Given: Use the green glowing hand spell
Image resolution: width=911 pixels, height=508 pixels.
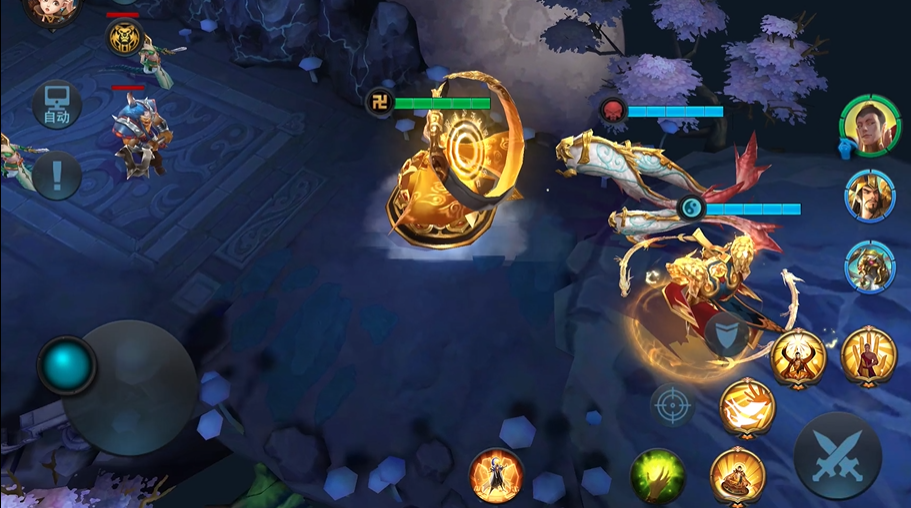Looking at the screenshot, I should pos(658,476).
